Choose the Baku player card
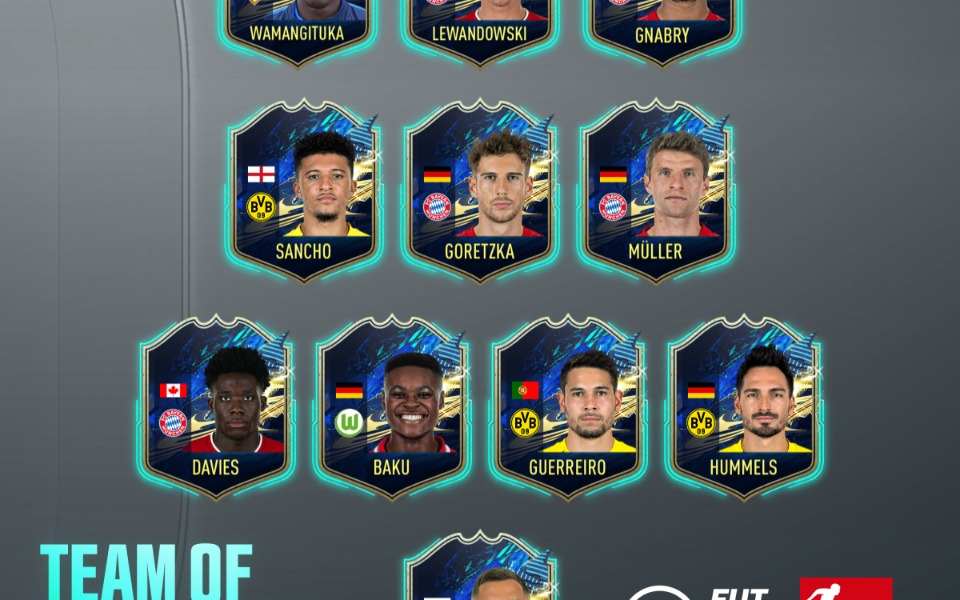 (392, 405)
